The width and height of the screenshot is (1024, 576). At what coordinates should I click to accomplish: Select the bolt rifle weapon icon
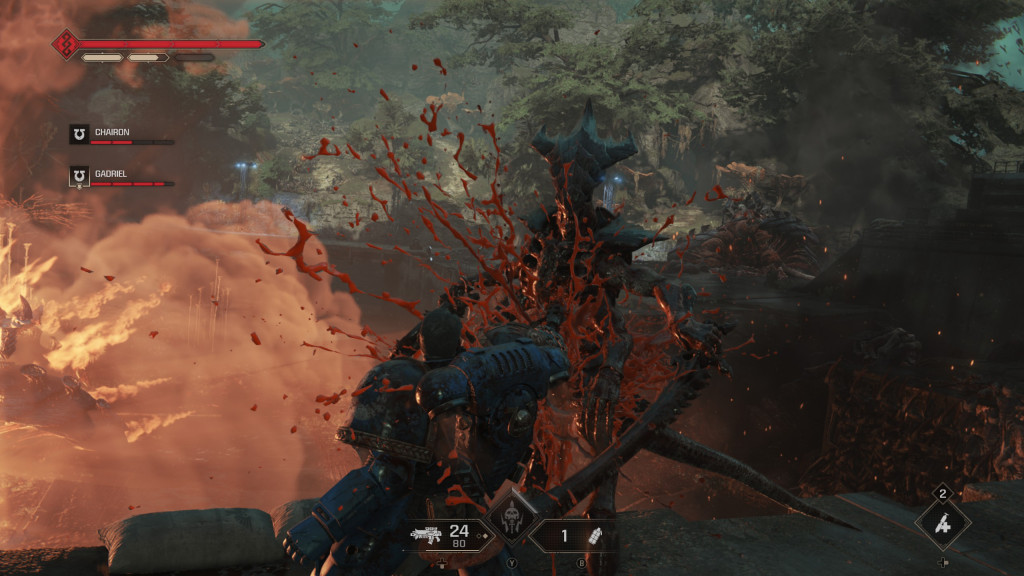coord(426,535)
